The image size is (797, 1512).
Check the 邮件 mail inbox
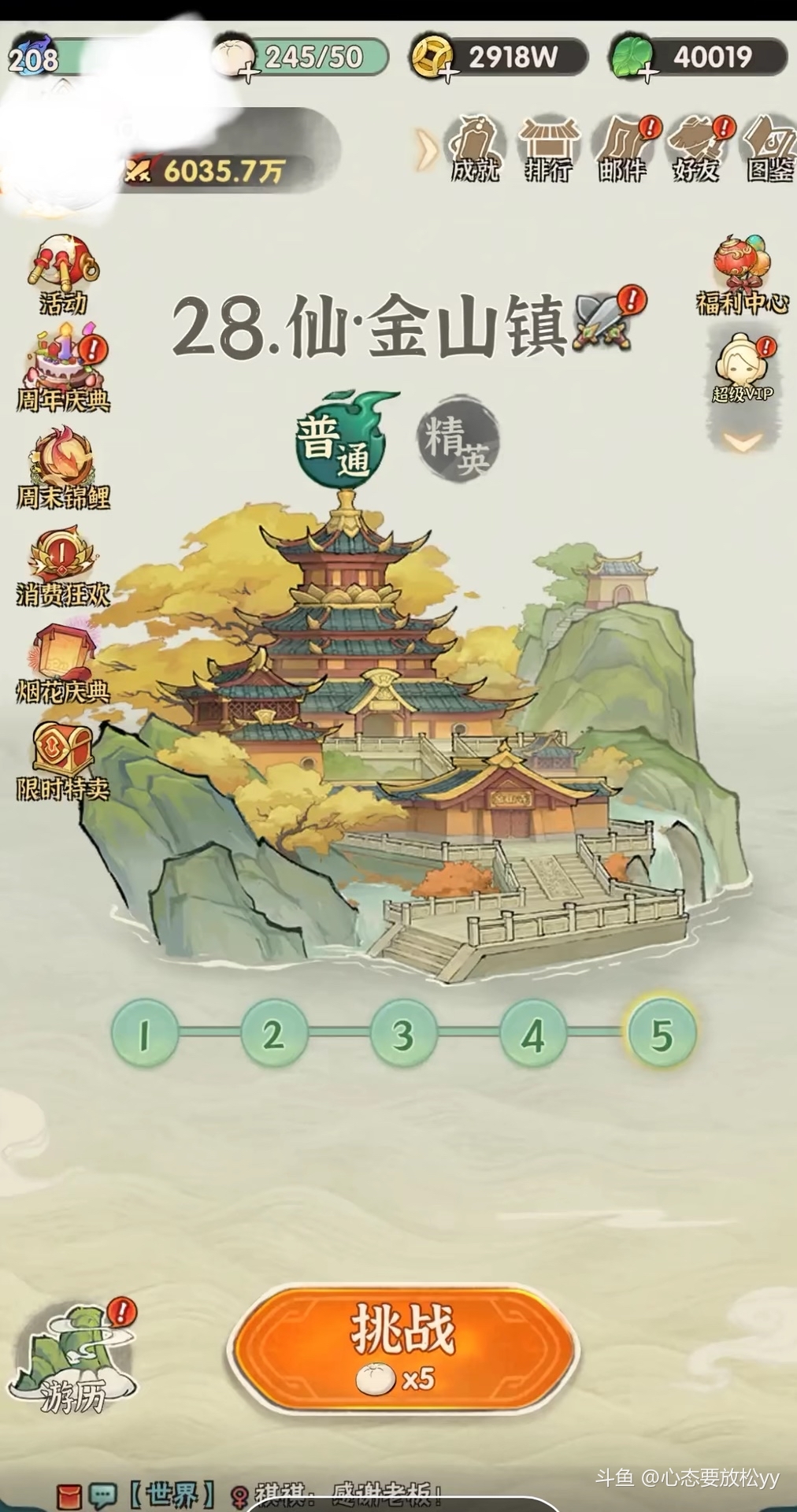coord(622,150)
